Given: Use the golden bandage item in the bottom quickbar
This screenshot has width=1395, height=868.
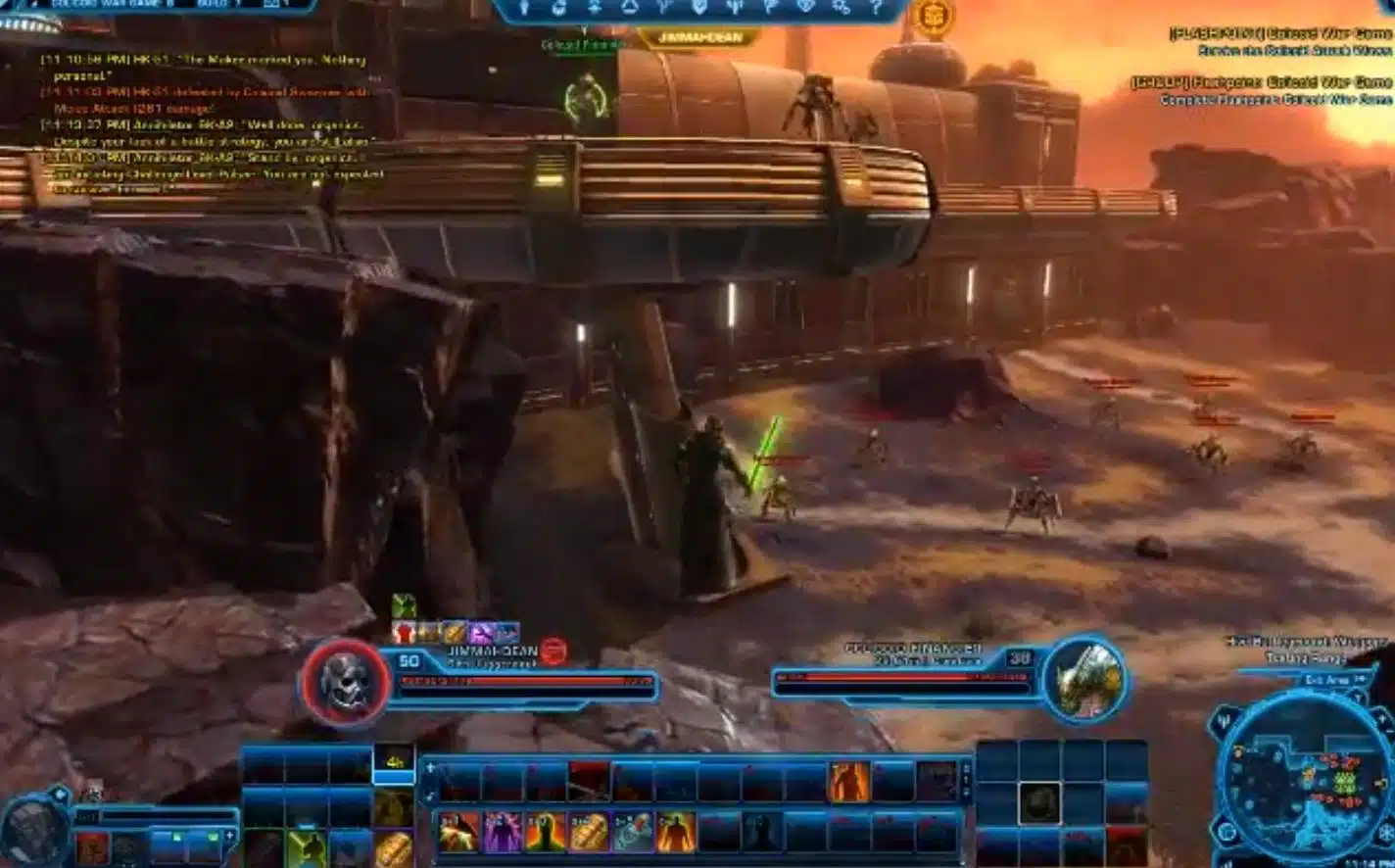Looking at the screenshot, I should pos(589,833).
